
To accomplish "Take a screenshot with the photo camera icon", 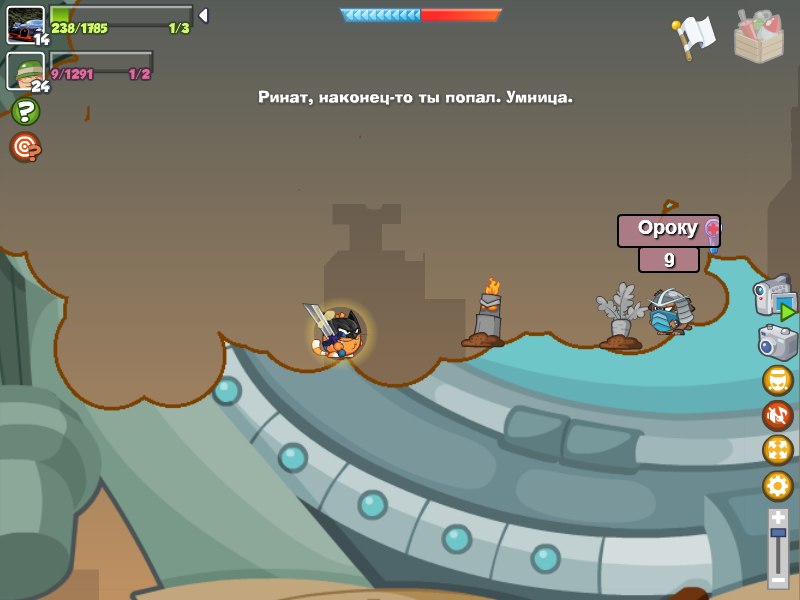I will pyautogui.click(x=777, y=343).
